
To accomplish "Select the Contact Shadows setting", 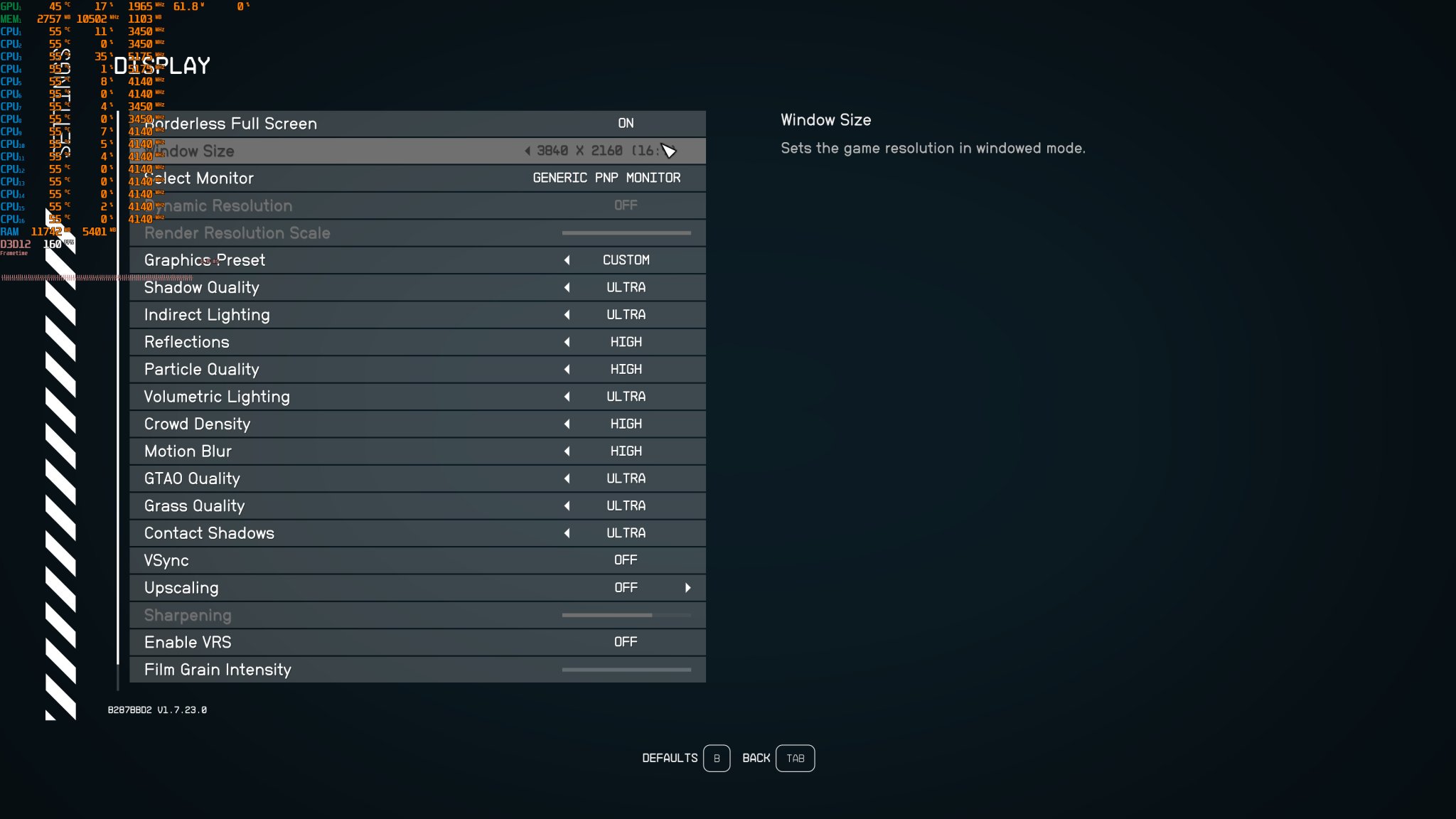I will 417,533.
